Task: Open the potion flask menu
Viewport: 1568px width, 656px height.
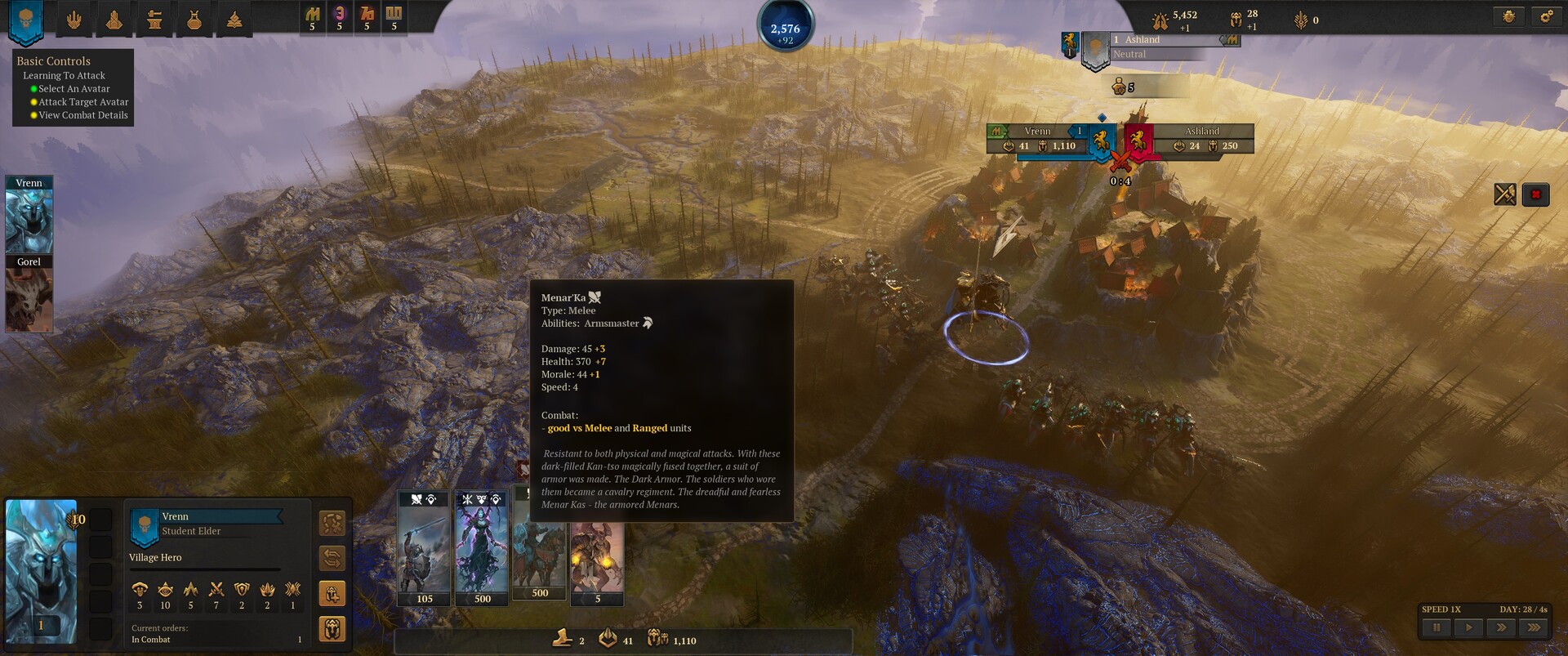Action: click(x=194, y=20)
